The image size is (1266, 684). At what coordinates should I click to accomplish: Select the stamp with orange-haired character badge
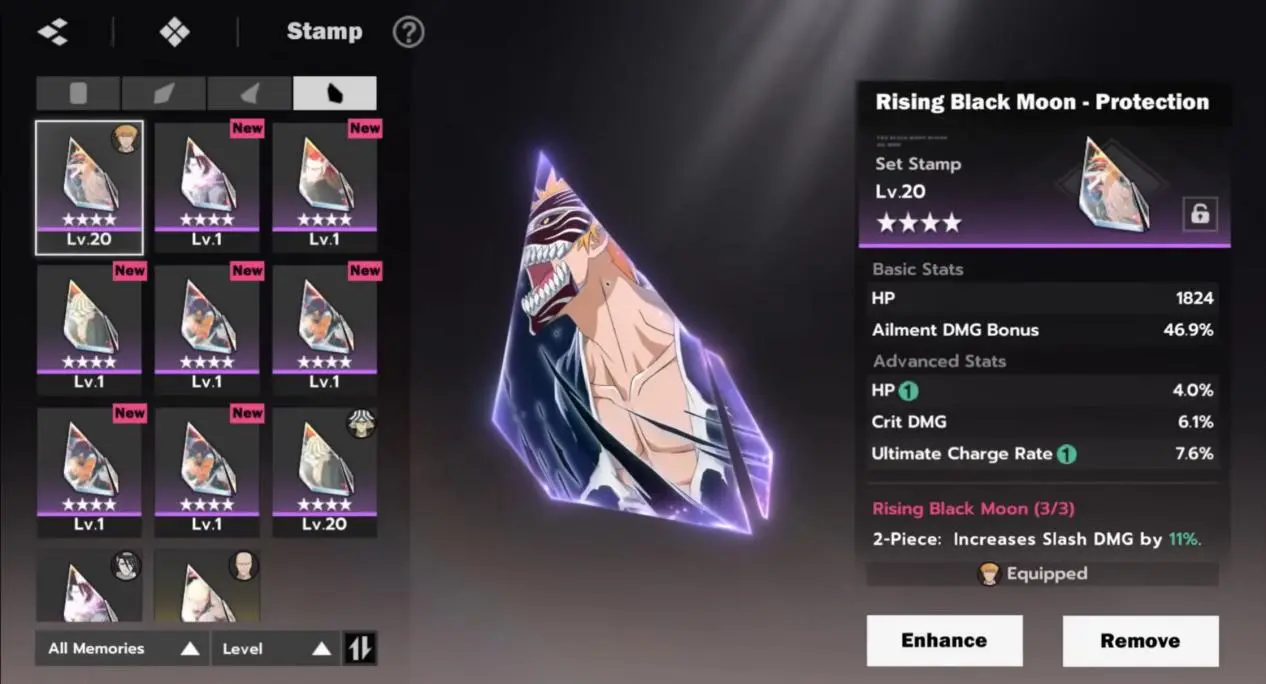(89, 187)
